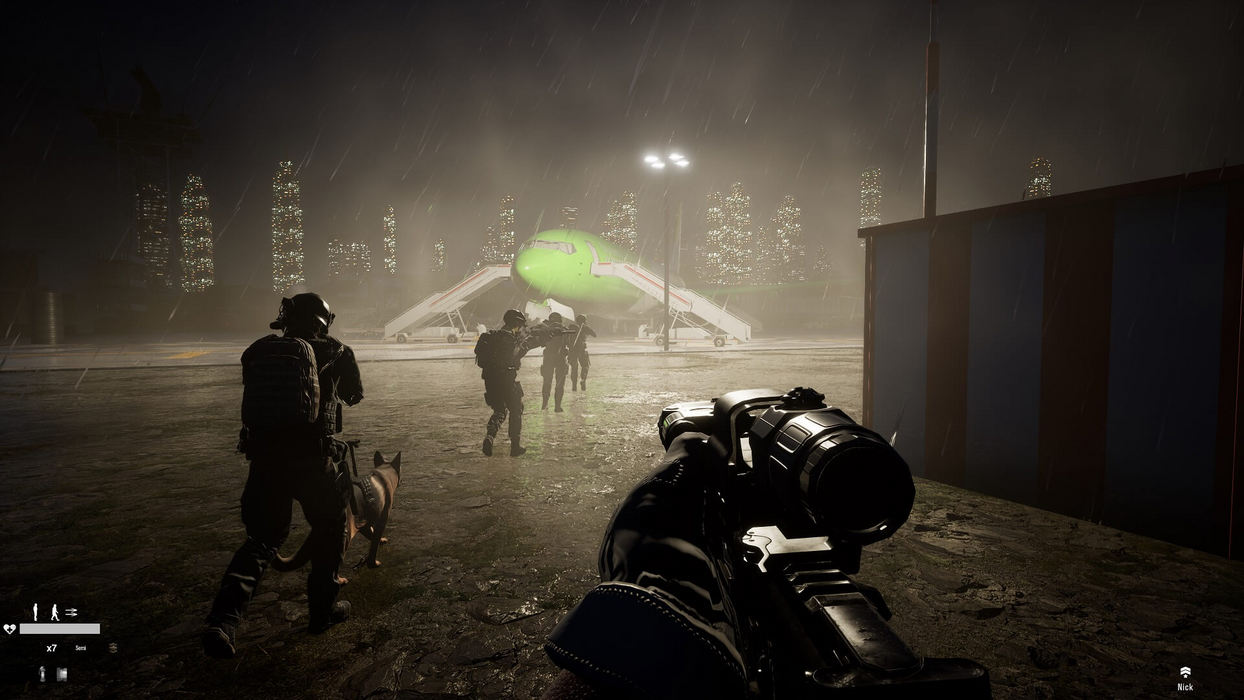Toggle the Semi fire mode label
The image size is (1244, 700).
click(x=81, y=648)
